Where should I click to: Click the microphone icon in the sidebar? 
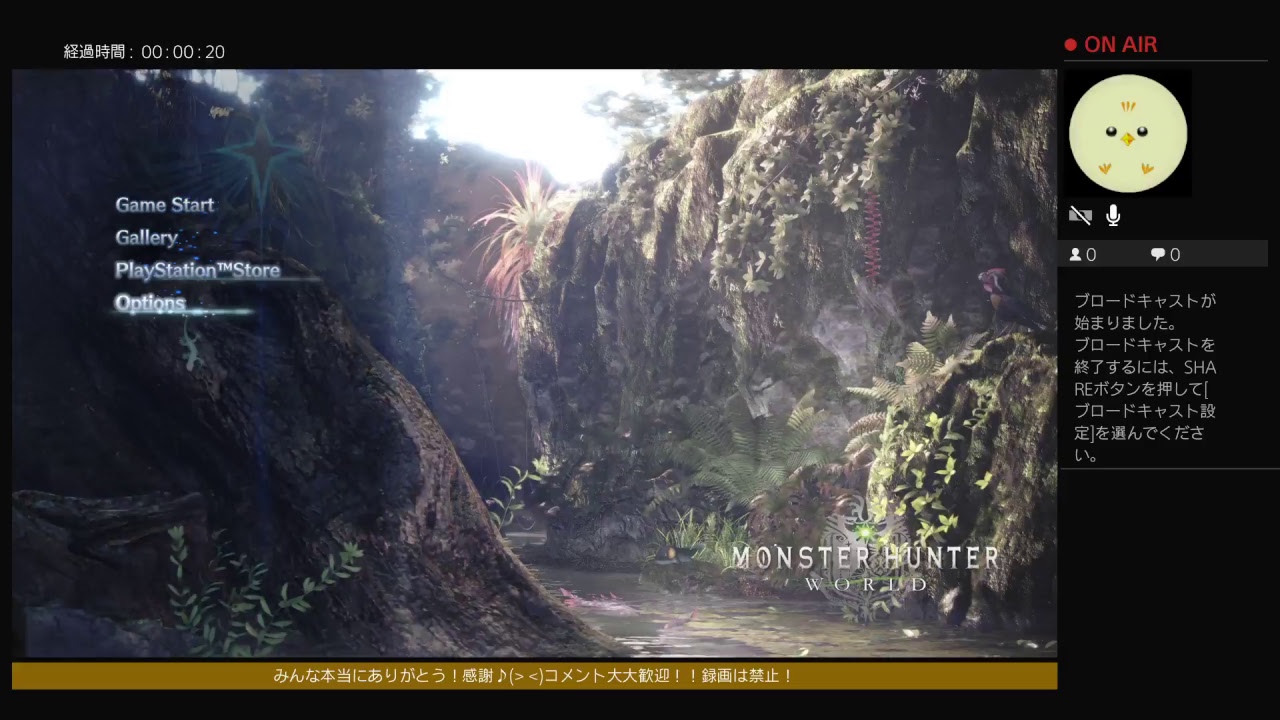pyautogui.click(x=1113, y=215)
